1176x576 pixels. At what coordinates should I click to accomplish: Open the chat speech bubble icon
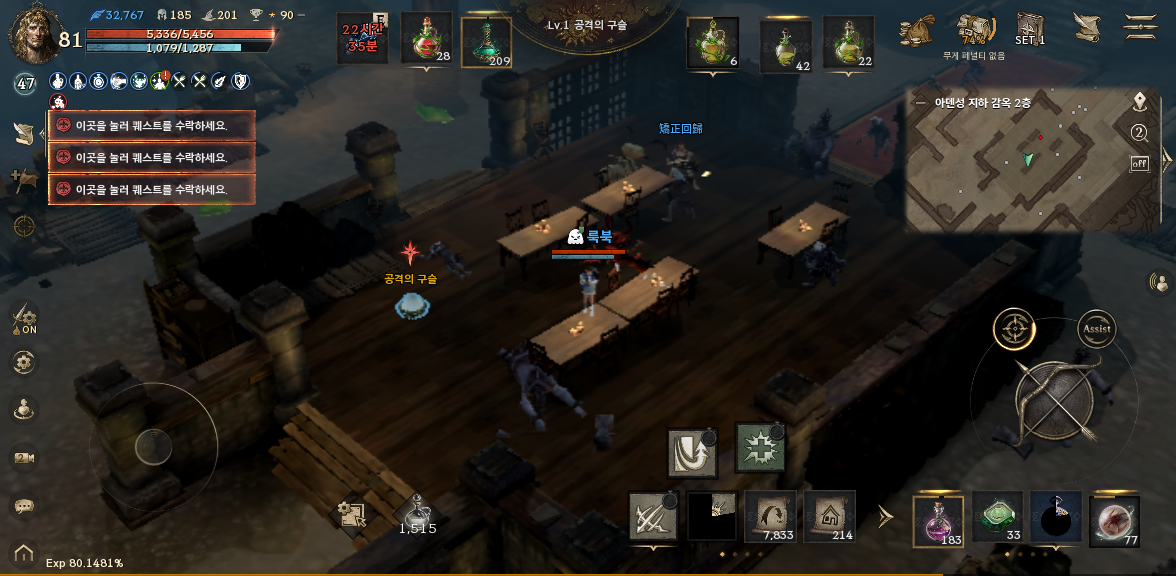pyautogui.click(x=24, y=505)
